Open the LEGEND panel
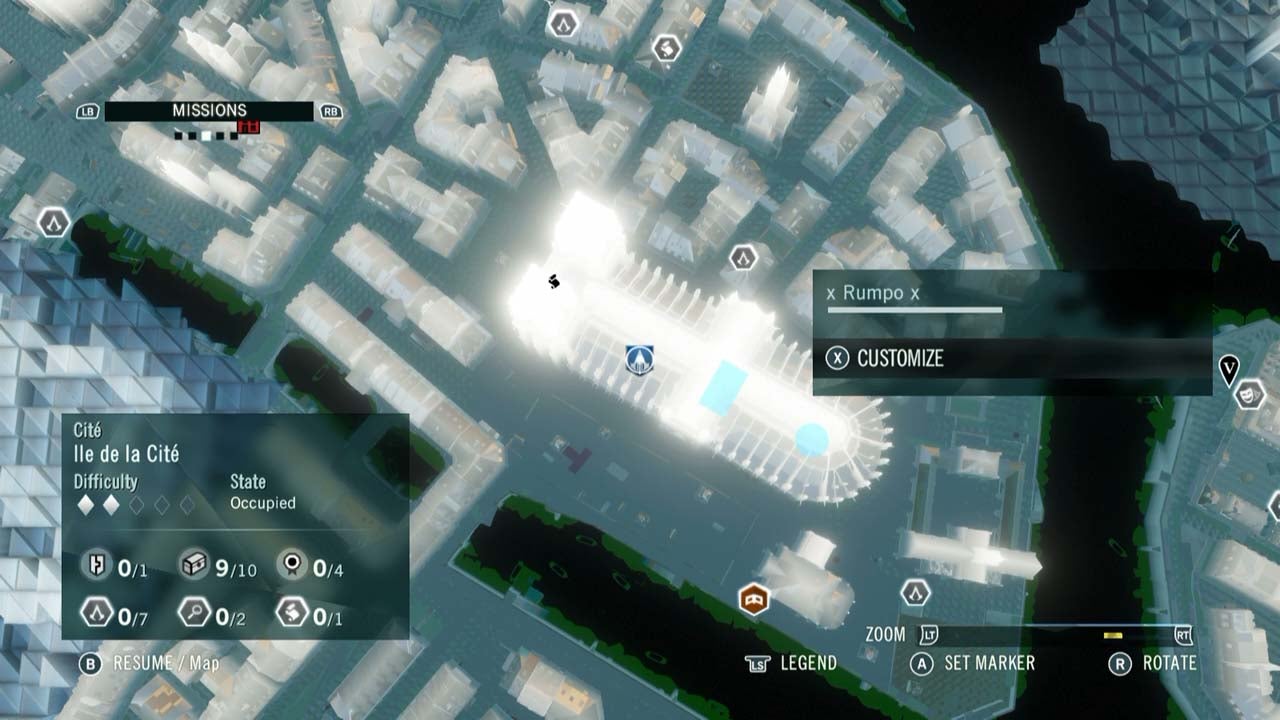 point(810,662)
